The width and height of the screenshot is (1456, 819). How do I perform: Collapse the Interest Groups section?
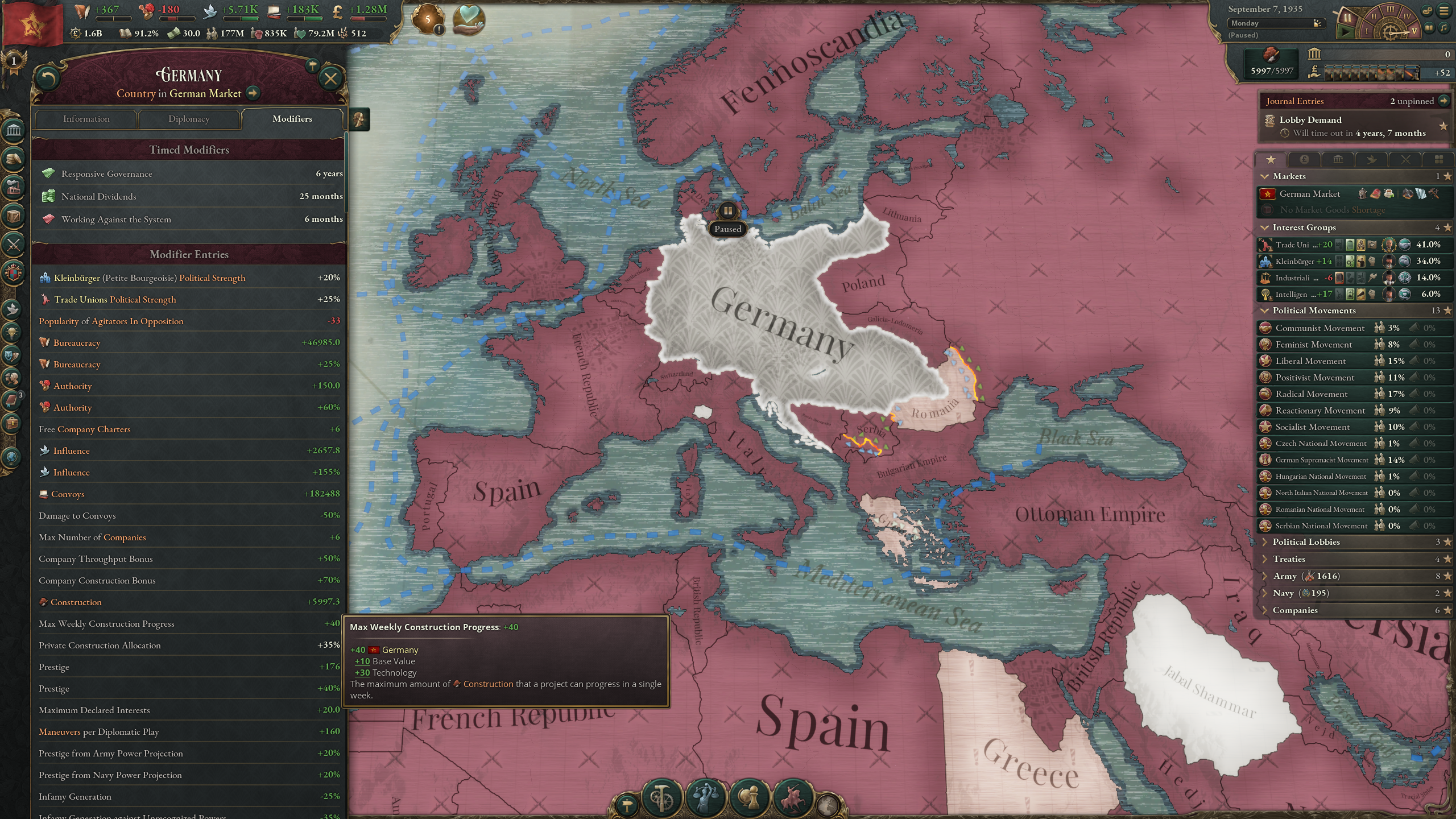(1264, 227)
